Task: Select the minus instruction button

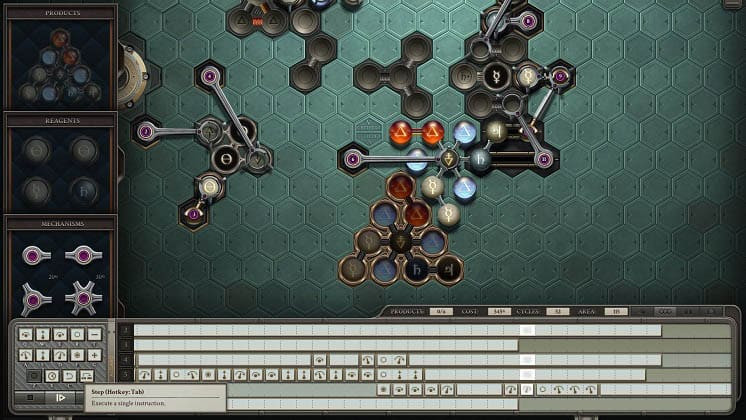Action: click(94, 334)
